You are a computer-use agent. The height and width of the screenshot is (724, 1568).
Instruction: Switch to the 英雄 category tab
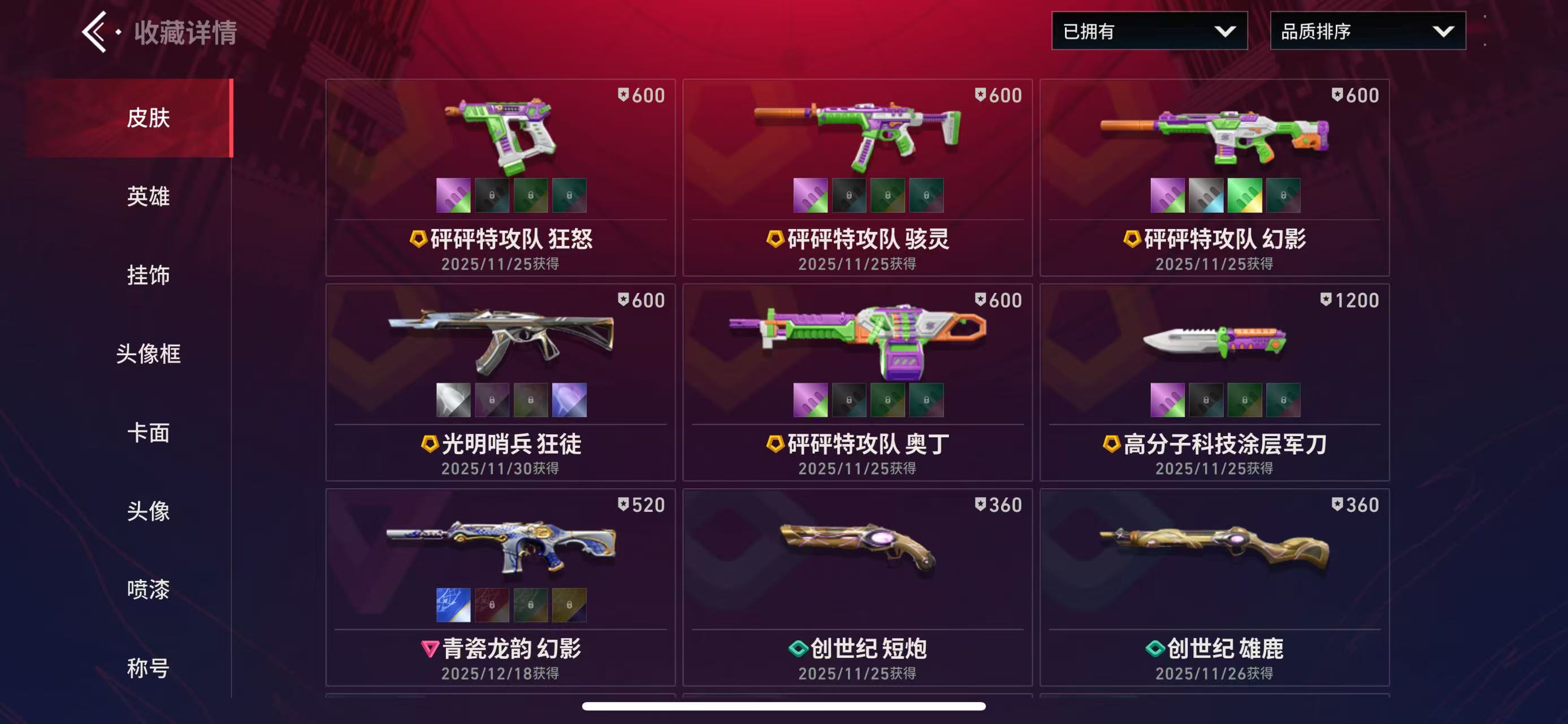coord(148,197)
